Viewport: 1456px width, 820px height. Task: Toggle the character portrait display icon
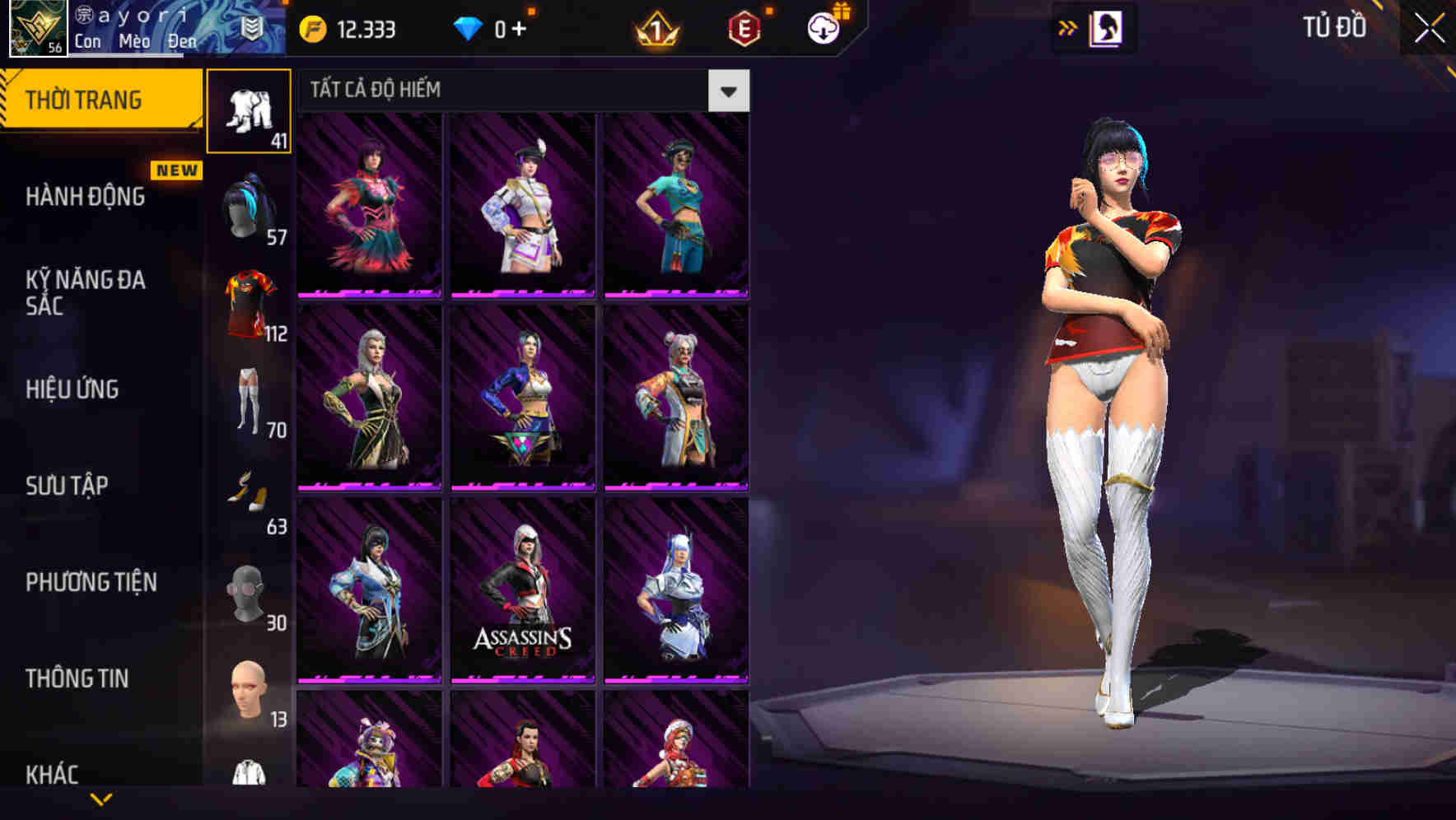pos(1108,27)
